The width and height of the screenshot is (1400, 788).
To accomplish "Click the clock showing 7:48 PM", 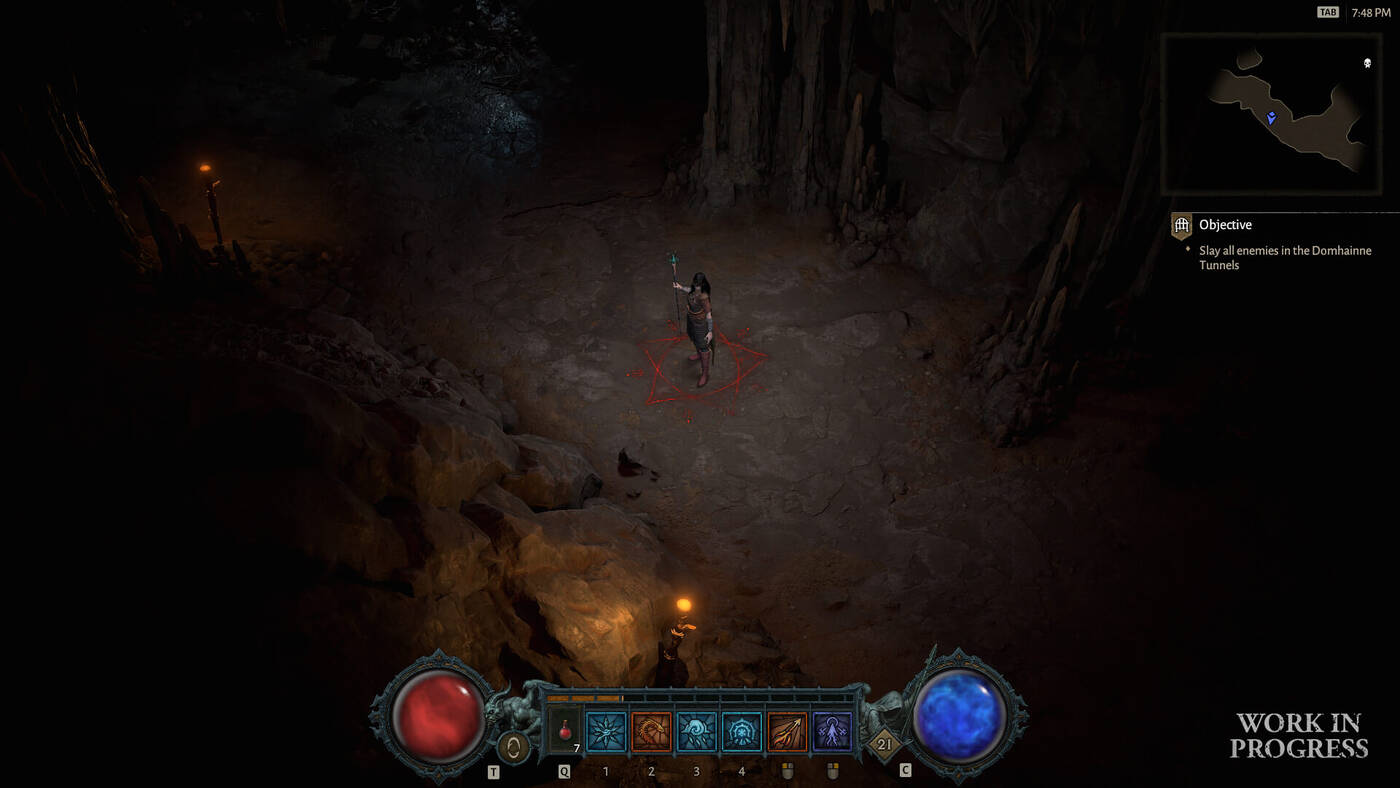I will 1372,11.
